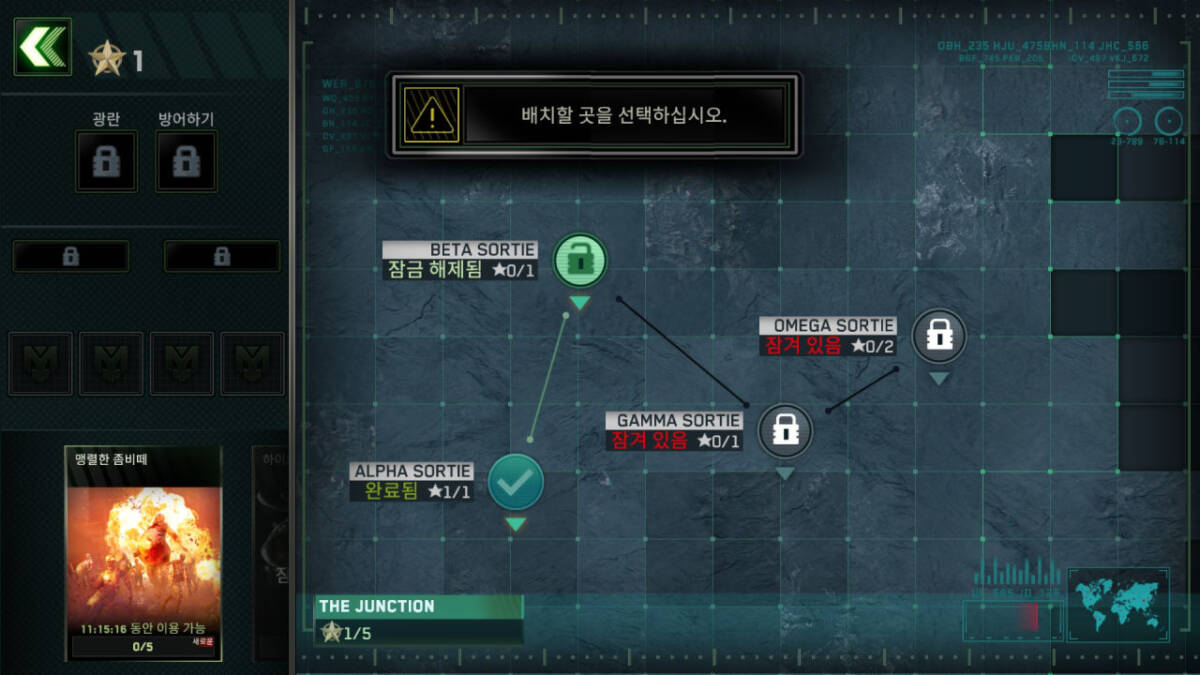The height and width of the screenshot is (675, 1200).
Task: Go back with the green chevron button
Action: pyautogui.click(x=42, y=47)
